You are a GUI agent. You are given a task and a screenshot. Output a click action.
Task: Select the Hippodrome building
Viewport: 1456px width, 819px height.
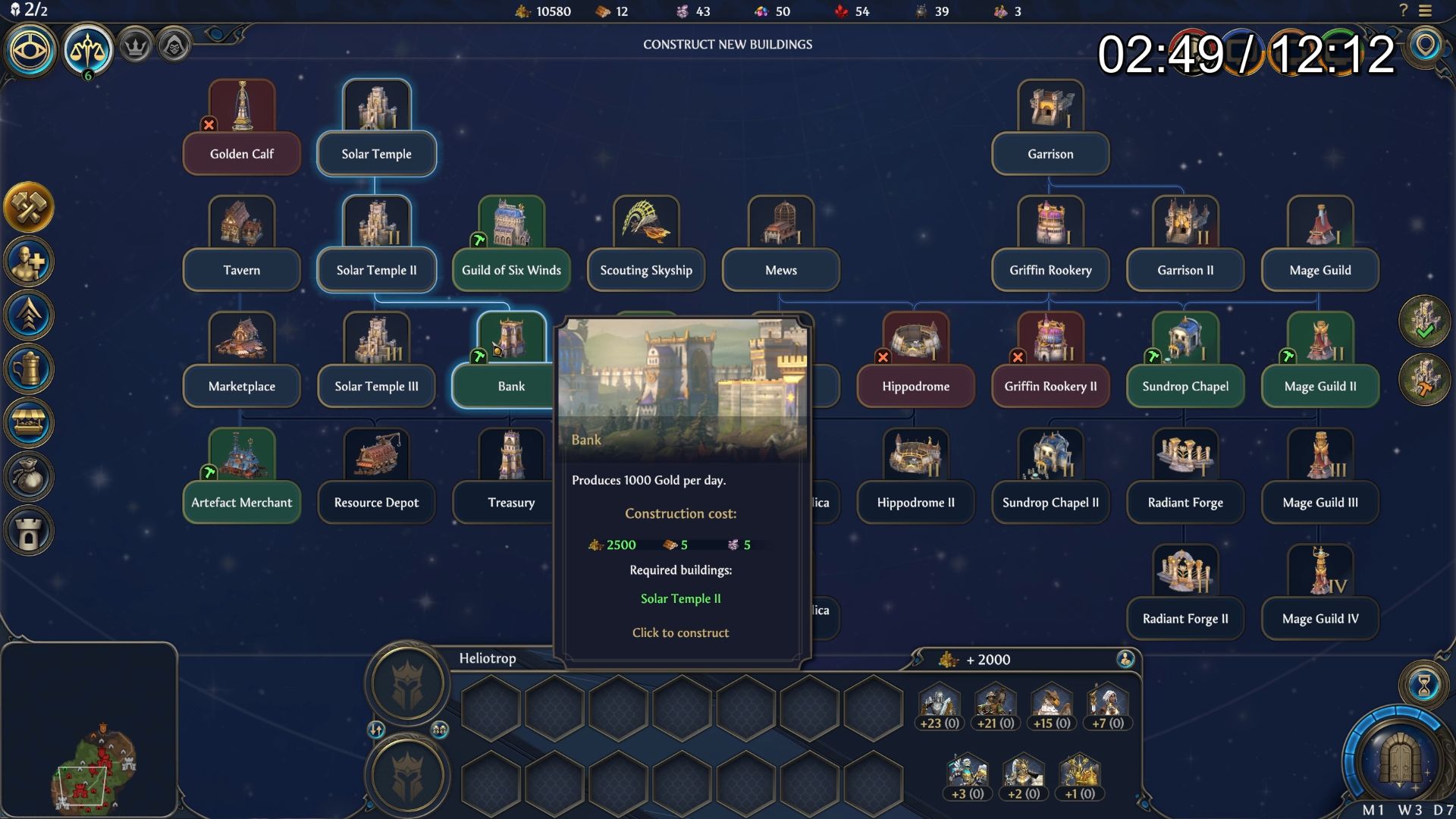pyautogui.click(x=915, y=386)
